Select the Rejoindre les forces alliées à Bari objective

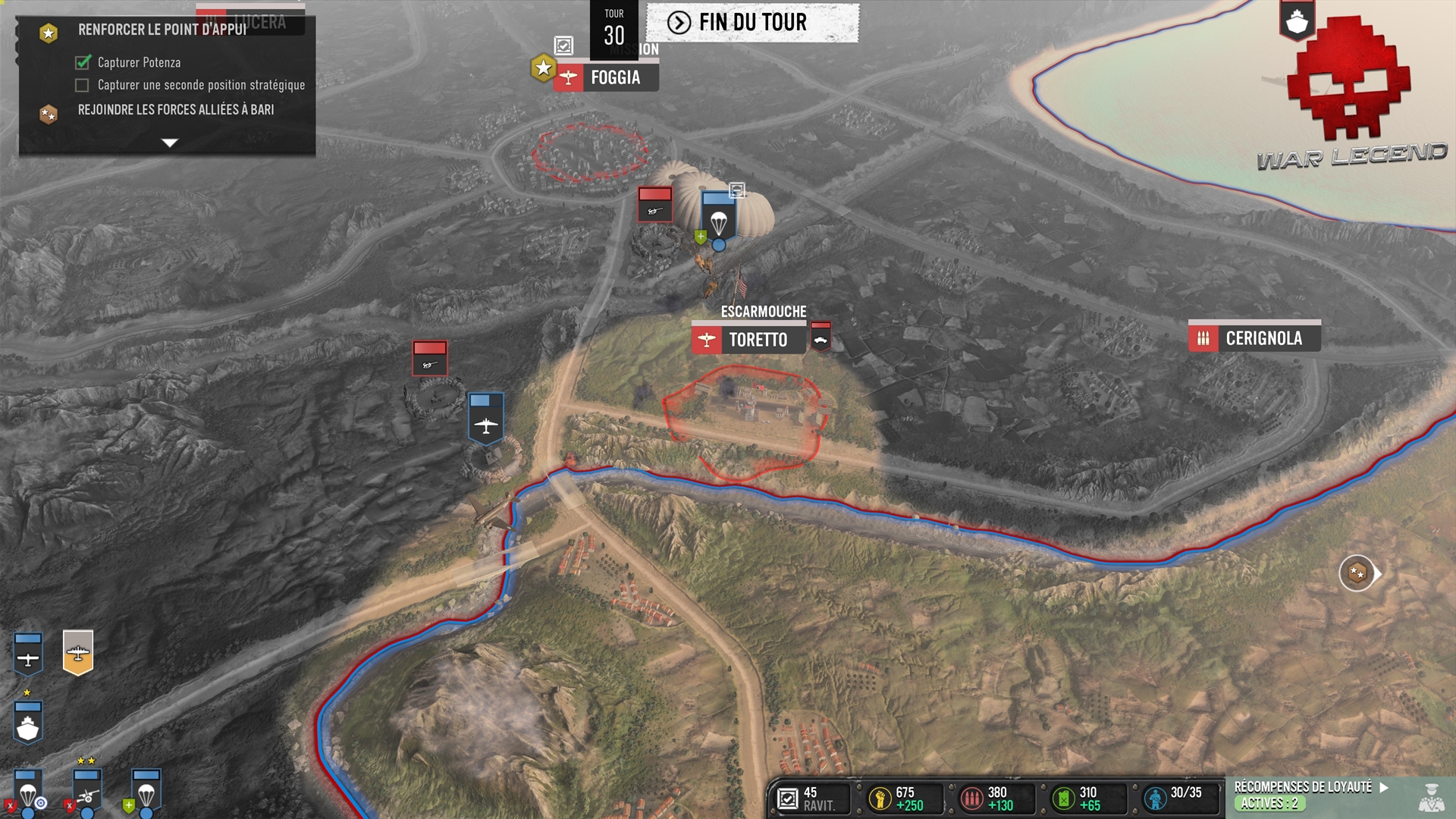pos(176,110)
